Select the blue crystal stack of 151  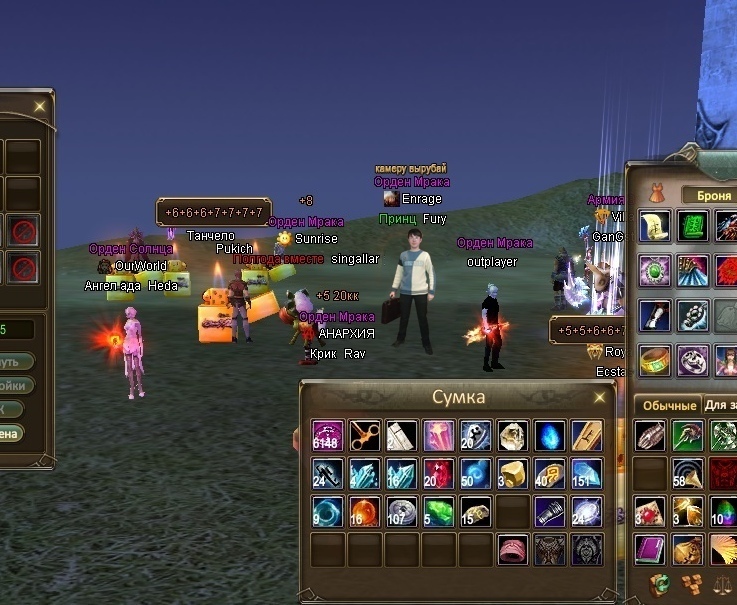(587, 473)
